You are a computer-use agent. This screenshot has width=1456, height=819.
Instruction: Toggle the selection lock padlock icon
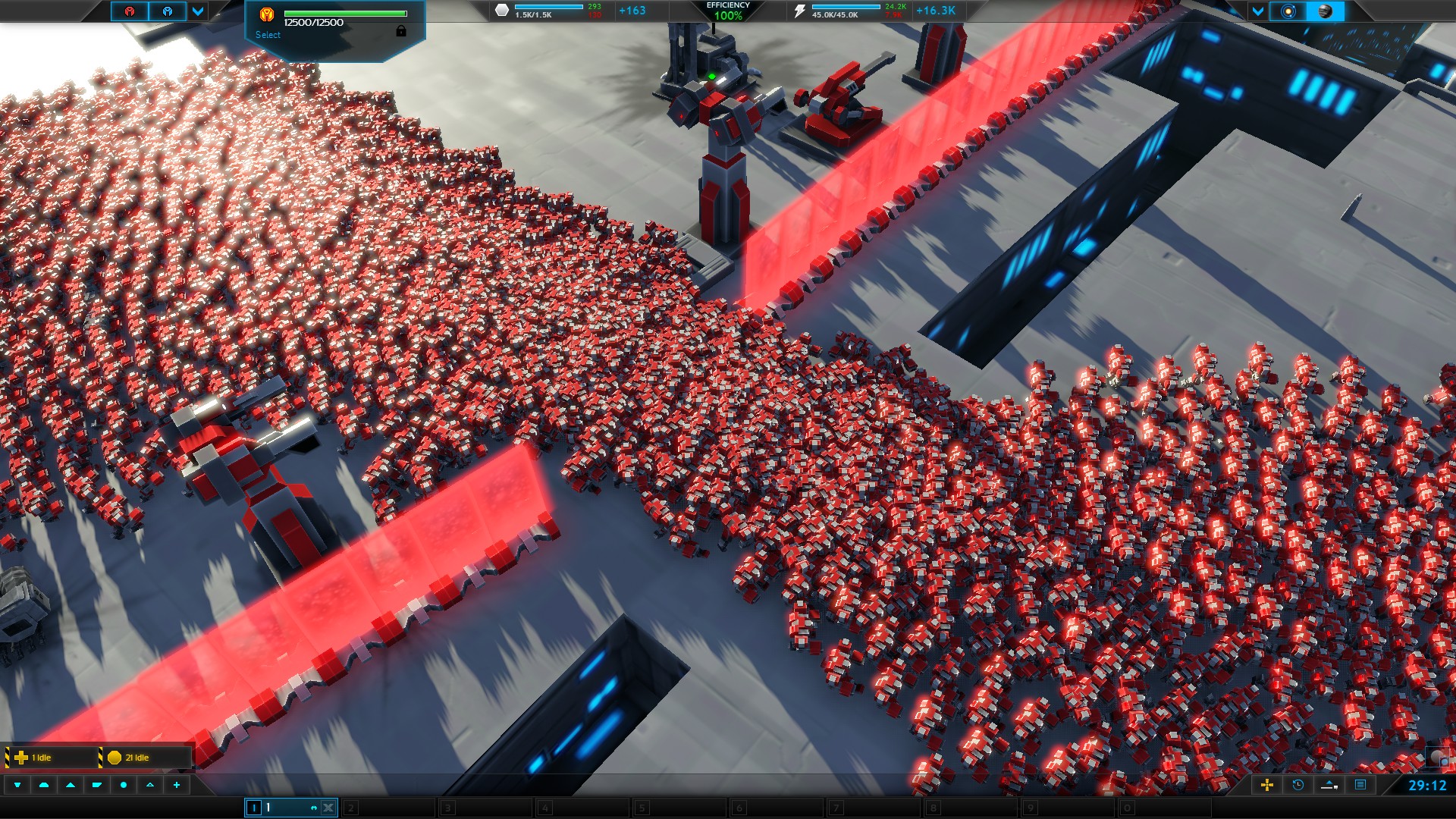[401, 31]
